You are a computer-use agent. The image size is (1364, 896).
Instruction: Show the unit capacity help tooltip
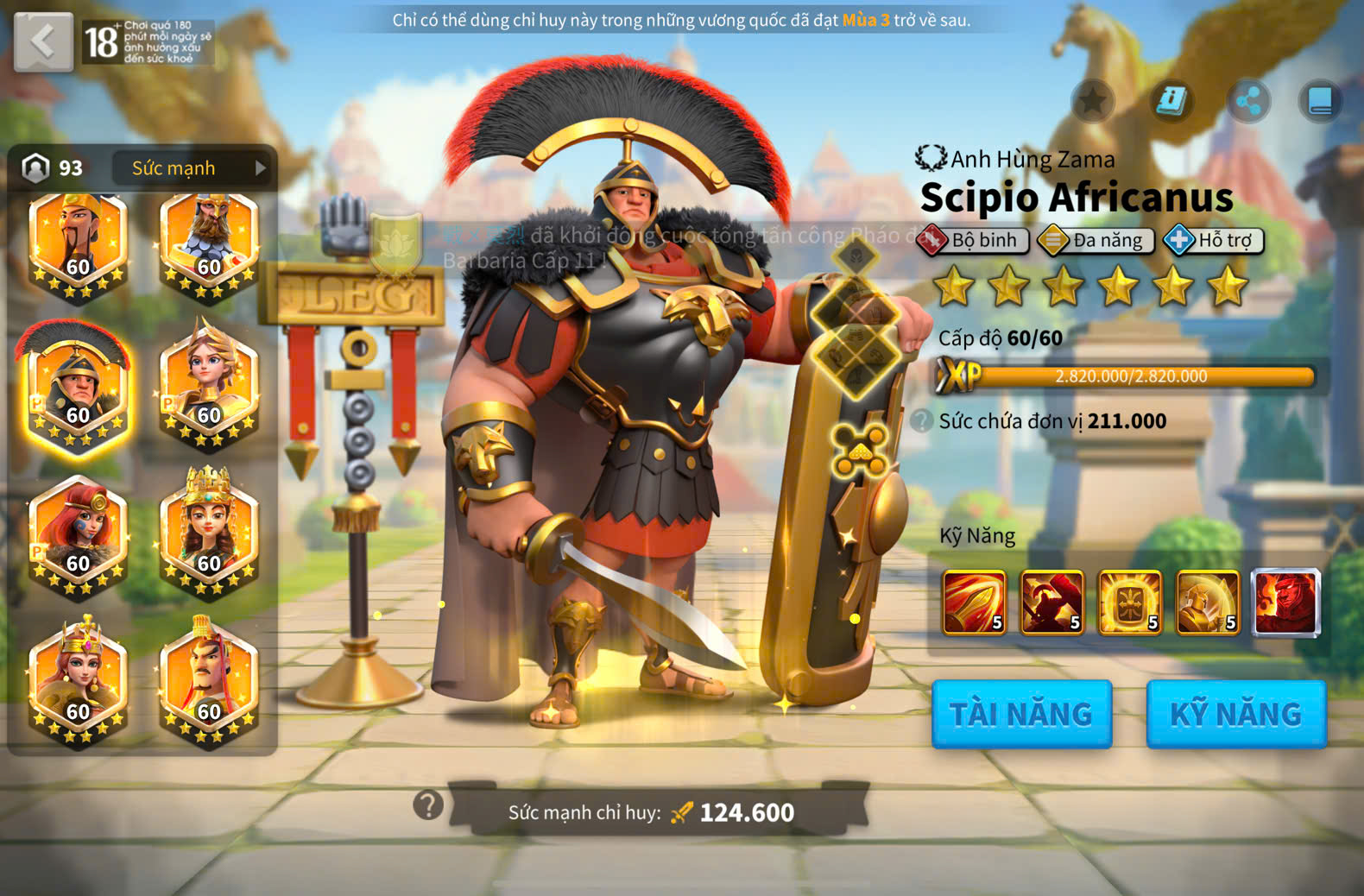pyautogui.click(x=922, y=420)
